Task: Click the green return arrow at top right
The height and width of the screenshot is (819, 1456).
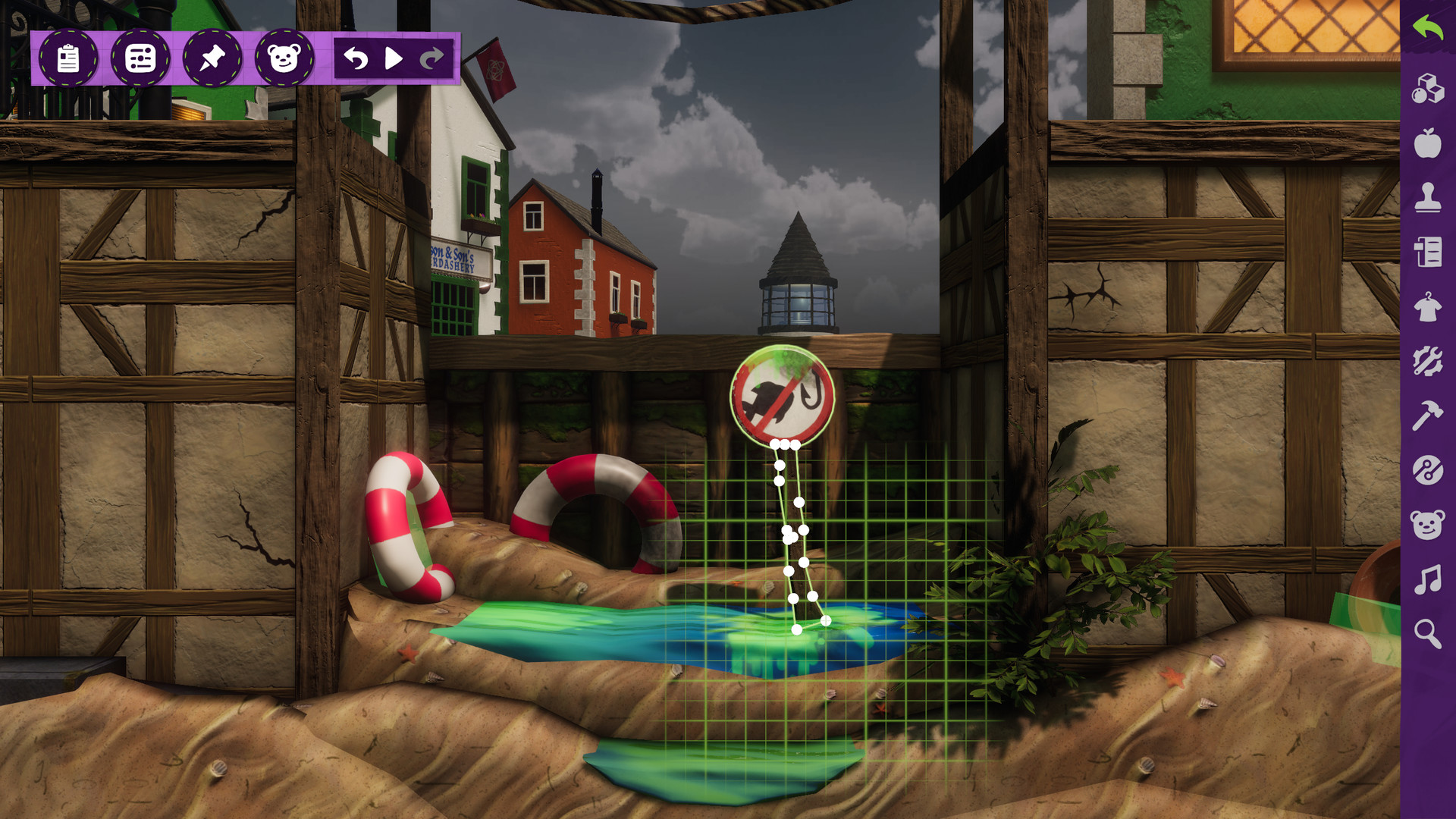Action: (x=1429, y=29)
